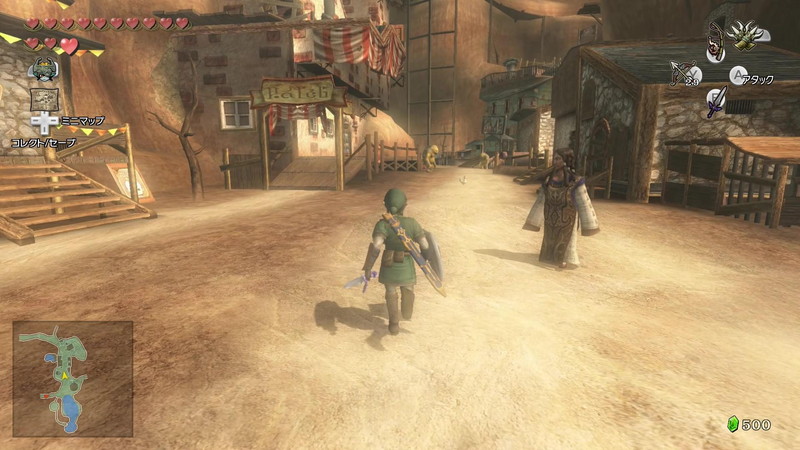
Task: Open the parchment map icon
Action: pyautogui.click(x=43, y=98)
